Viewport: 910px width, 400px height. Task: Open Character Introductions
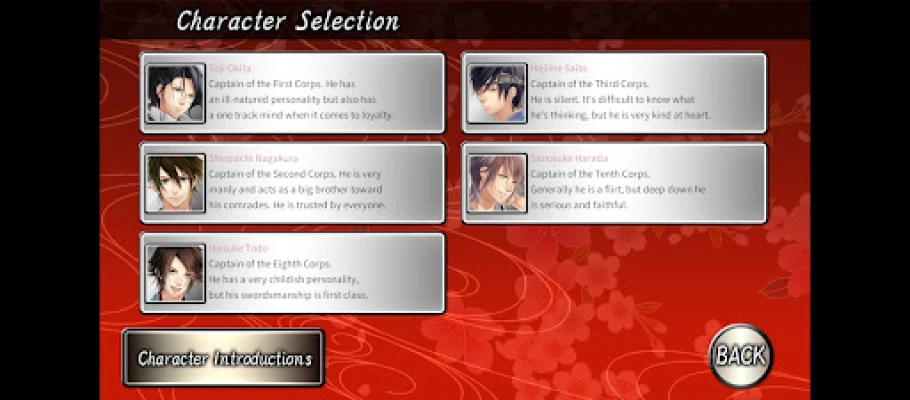224,358
